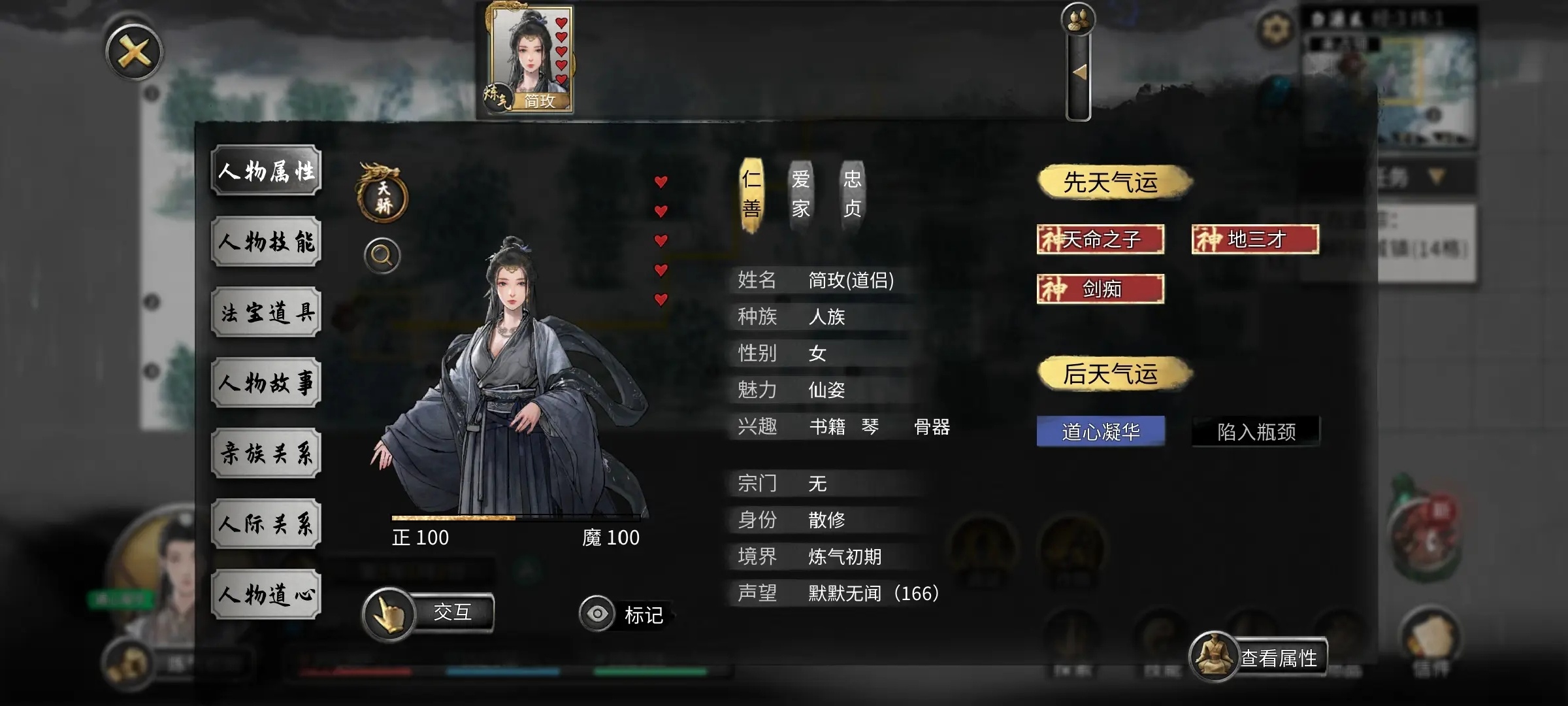1568x706 pixels.
Task: Show the 法宝道具 tab
Action: pos(267,312)
